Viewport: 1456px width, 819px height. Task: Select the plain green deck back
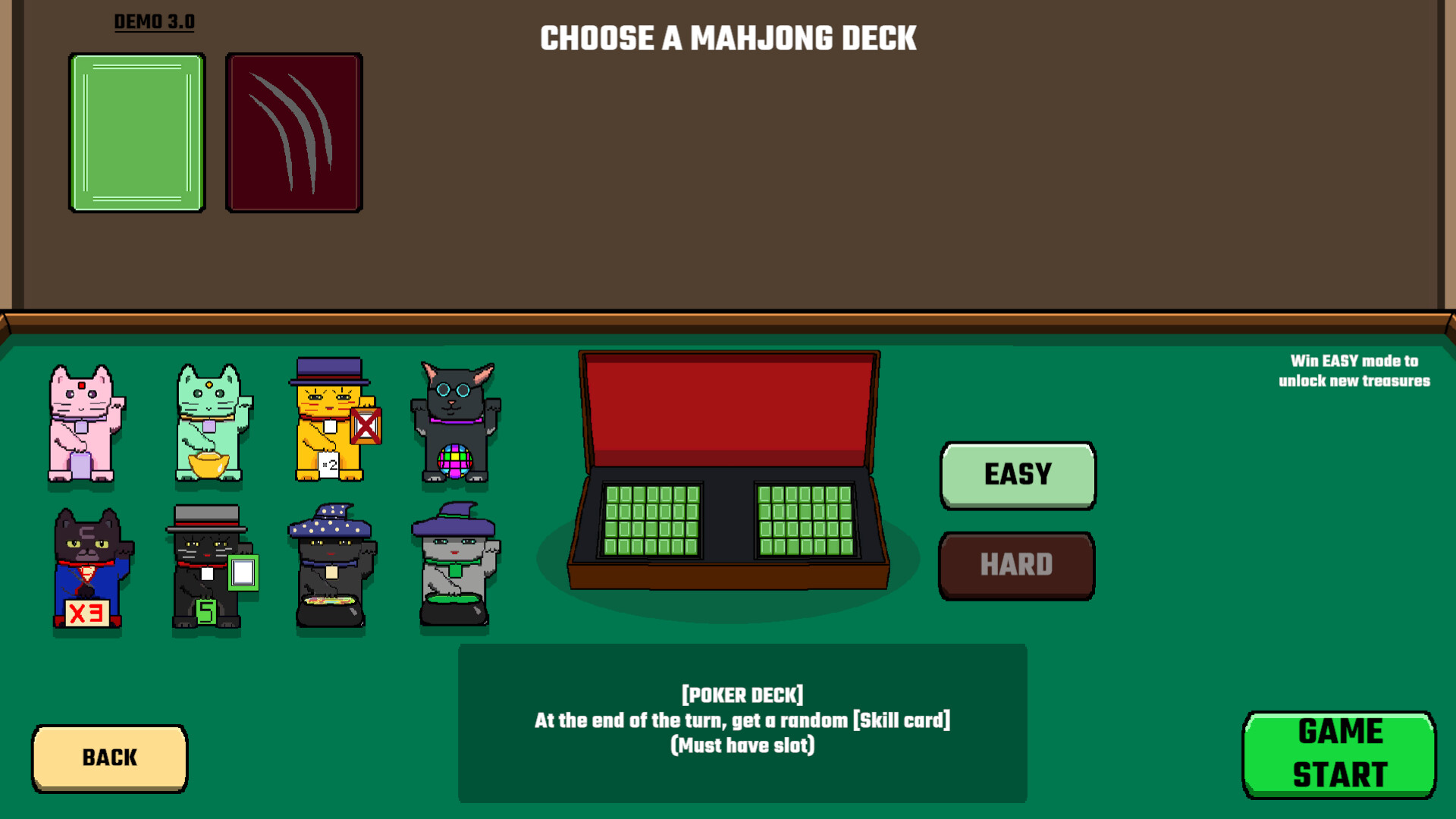137,131
